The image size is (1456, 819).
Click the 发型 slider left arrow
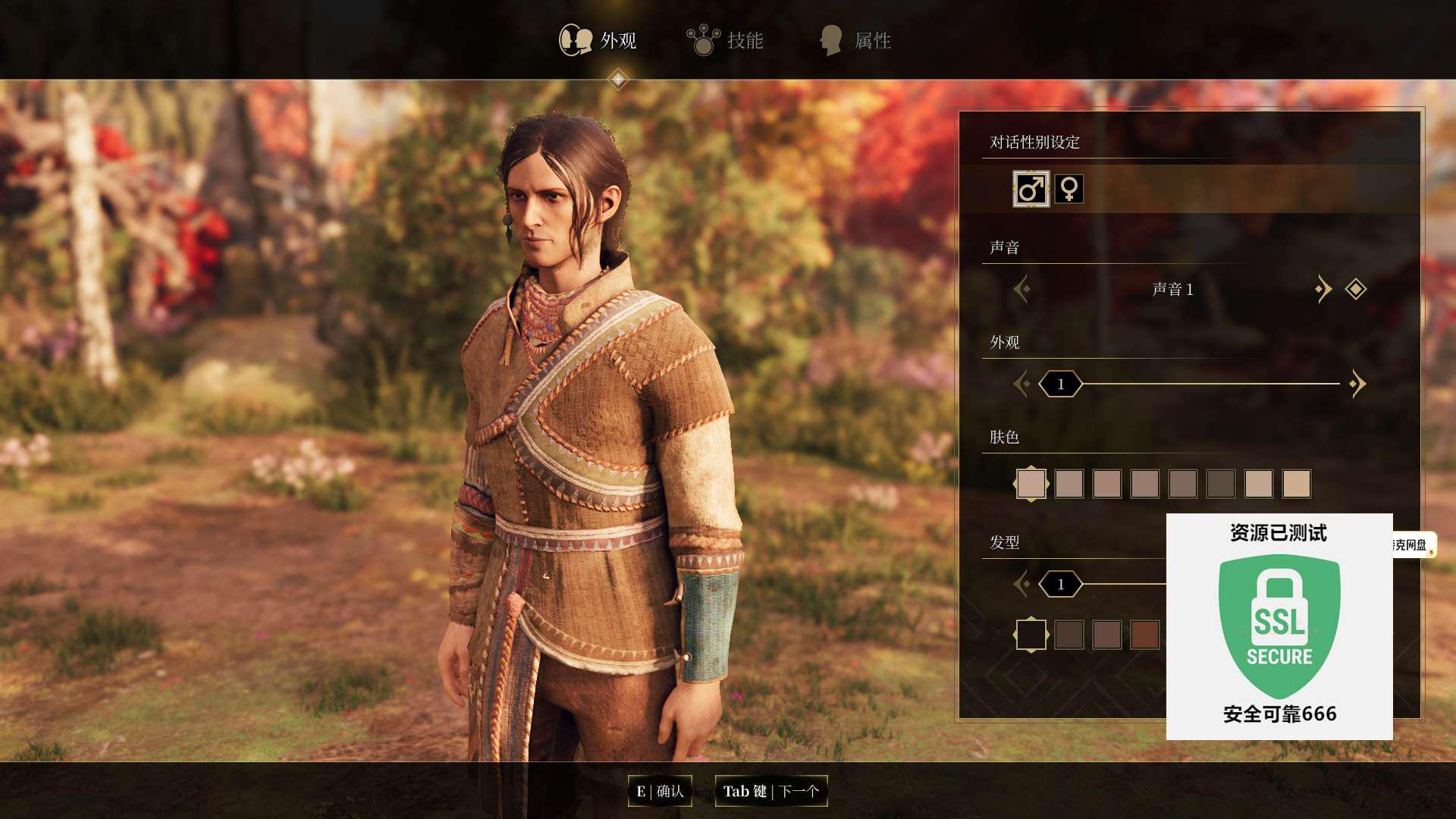pyautogui.click(x=1022, y=585)
